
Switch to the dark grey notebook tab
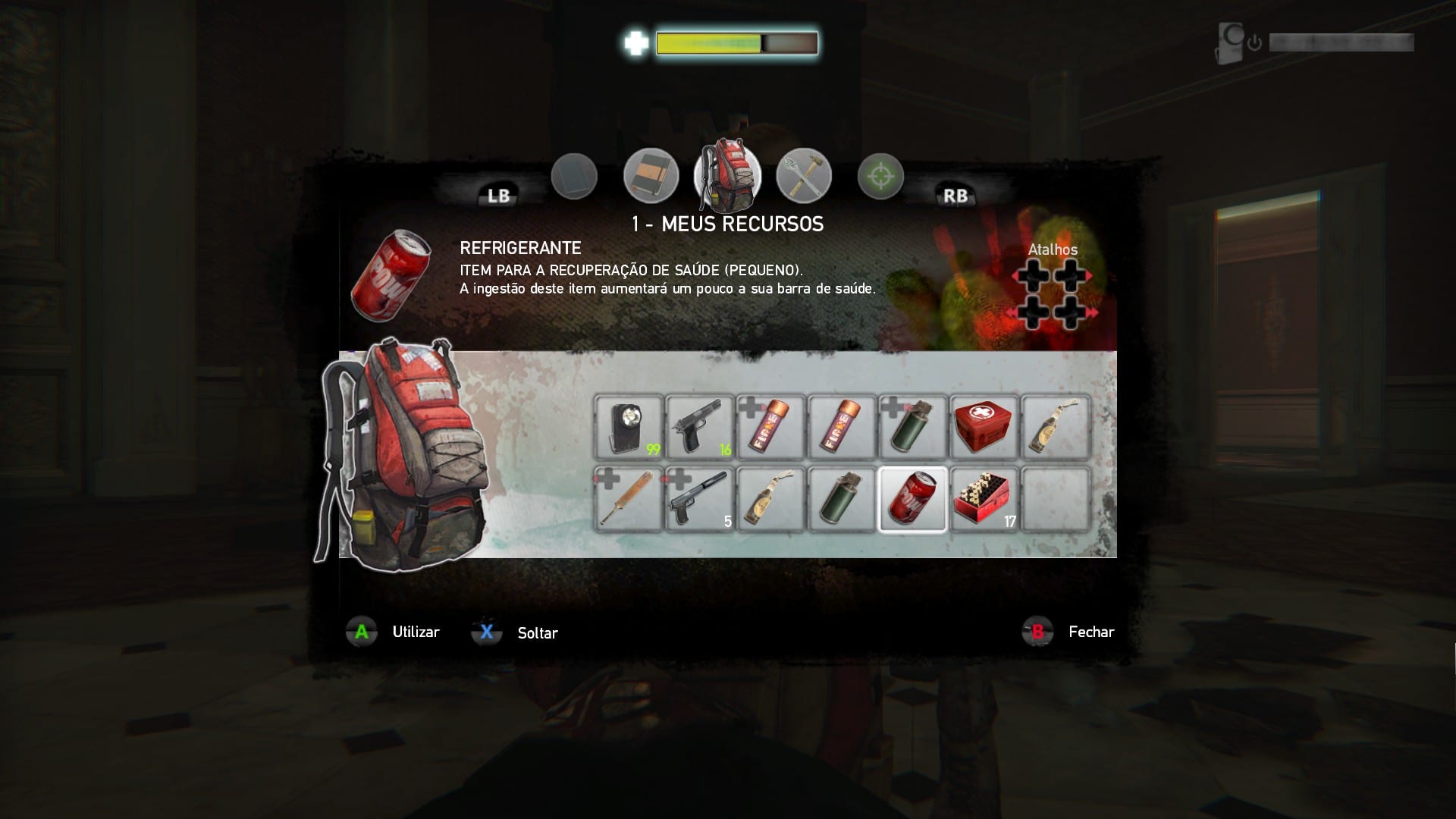574,176
